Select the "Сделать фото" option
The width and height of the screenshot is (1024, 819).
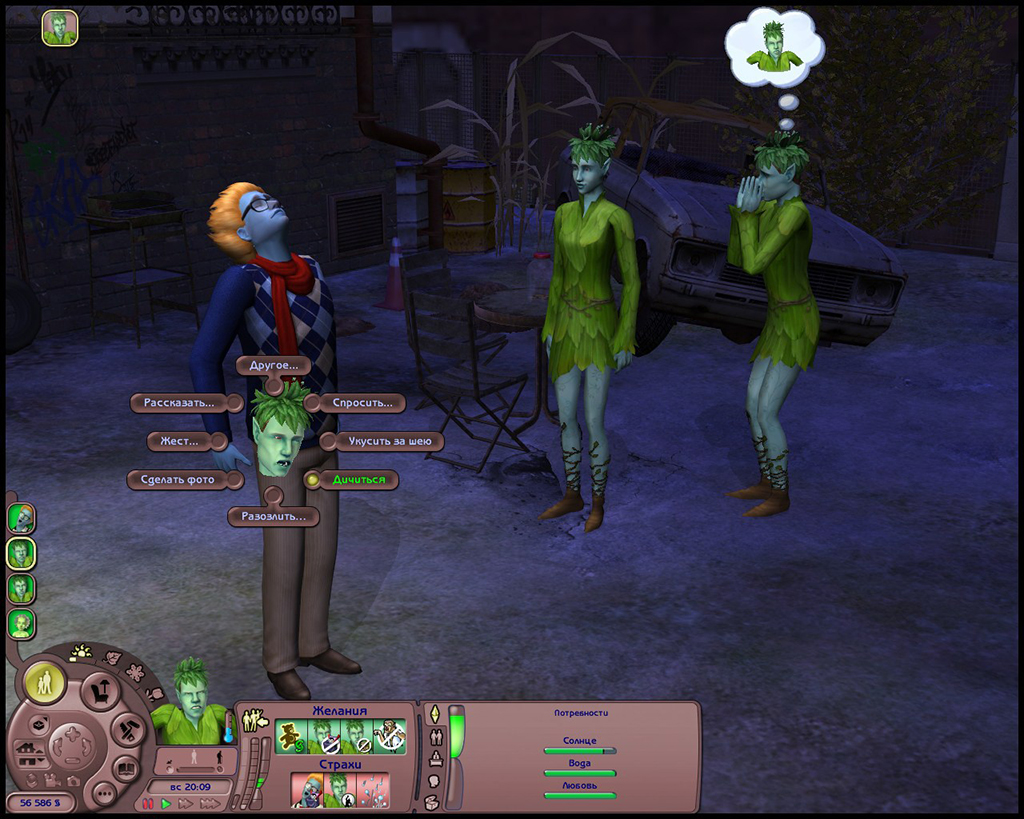pos(178,480)
